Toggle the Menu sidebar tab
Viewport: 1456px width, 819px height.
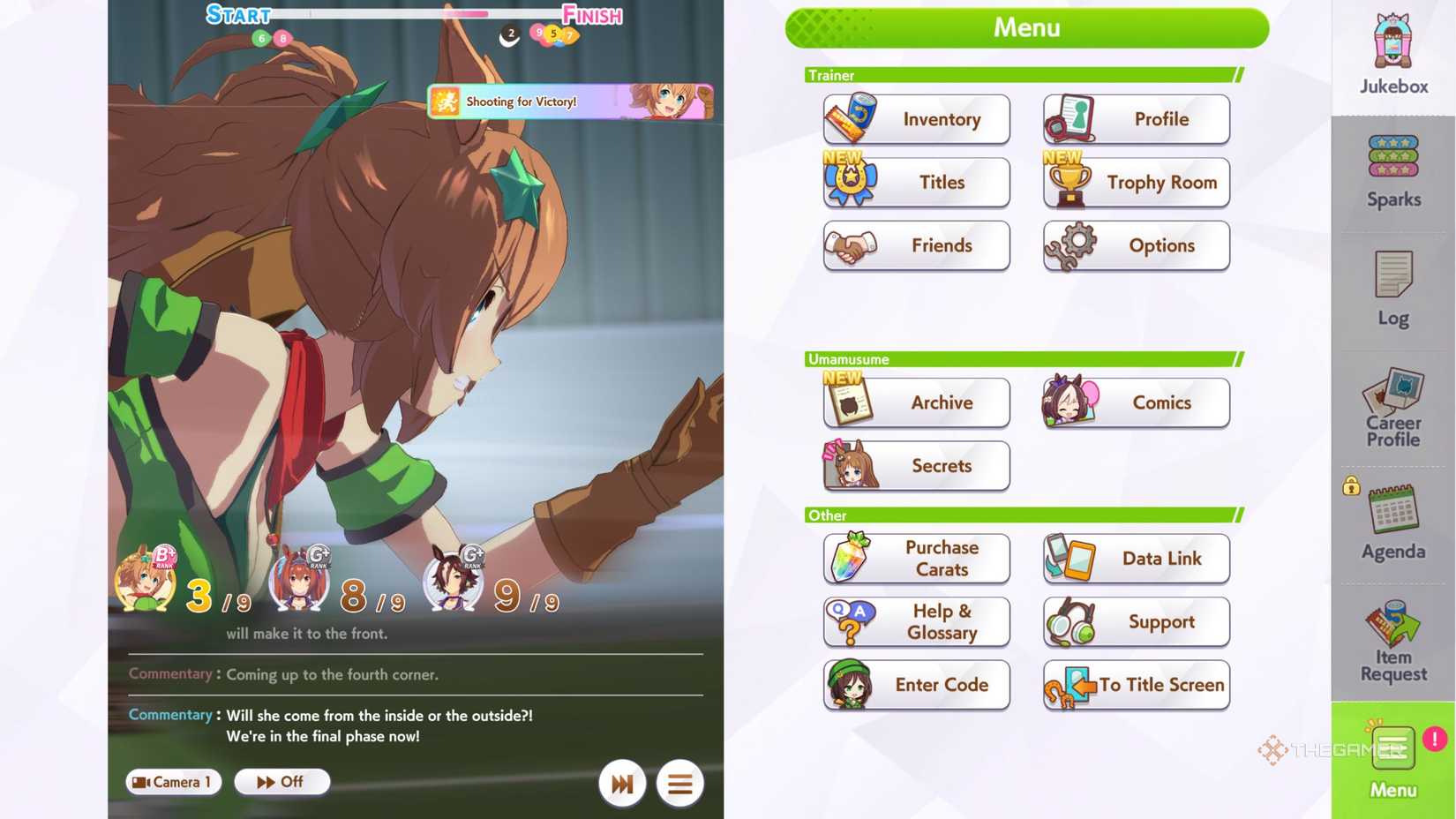point(1392,759)
